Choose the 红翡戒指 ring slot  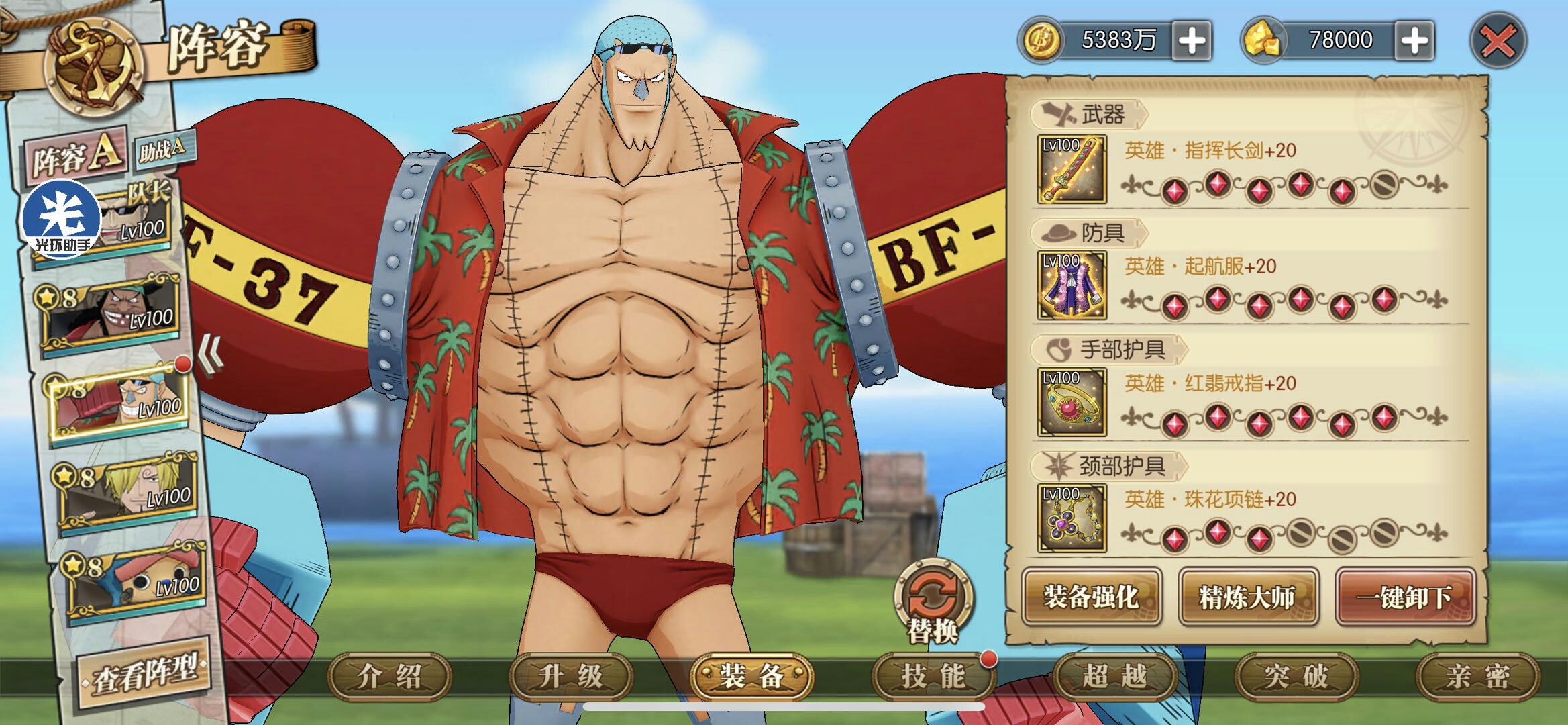click(1072, 401)
